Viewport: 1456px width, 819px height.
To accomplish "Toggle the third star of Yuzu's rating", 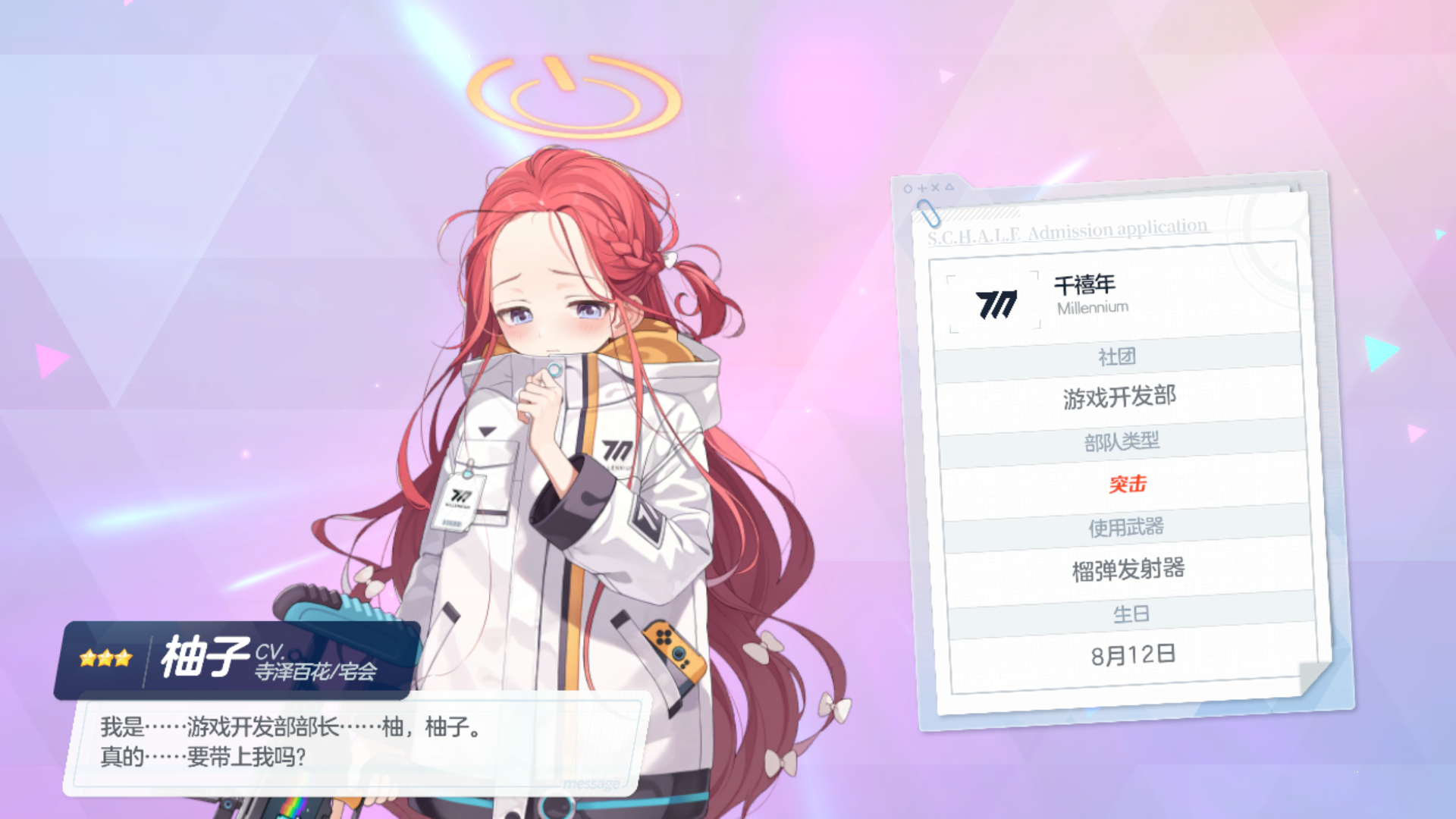I will (124, 658).
